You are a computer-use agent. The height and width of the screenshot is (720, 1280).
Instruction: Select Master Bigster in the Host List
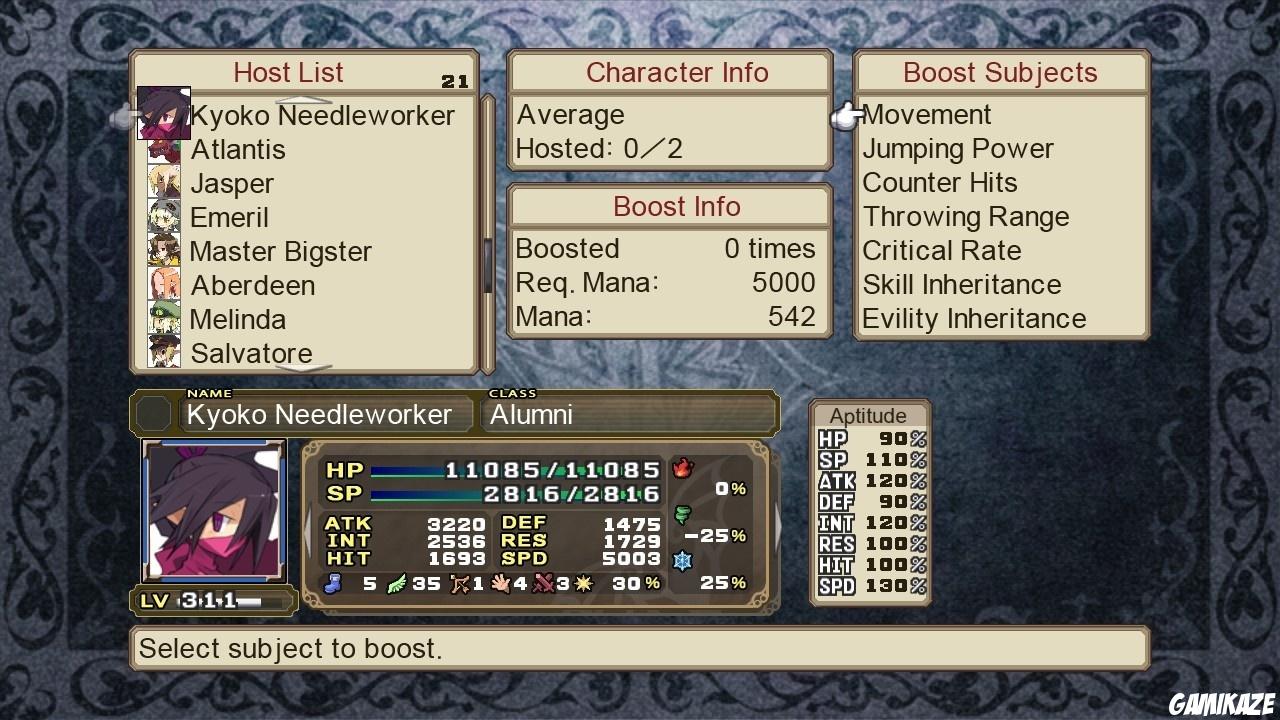click(280, 251)
